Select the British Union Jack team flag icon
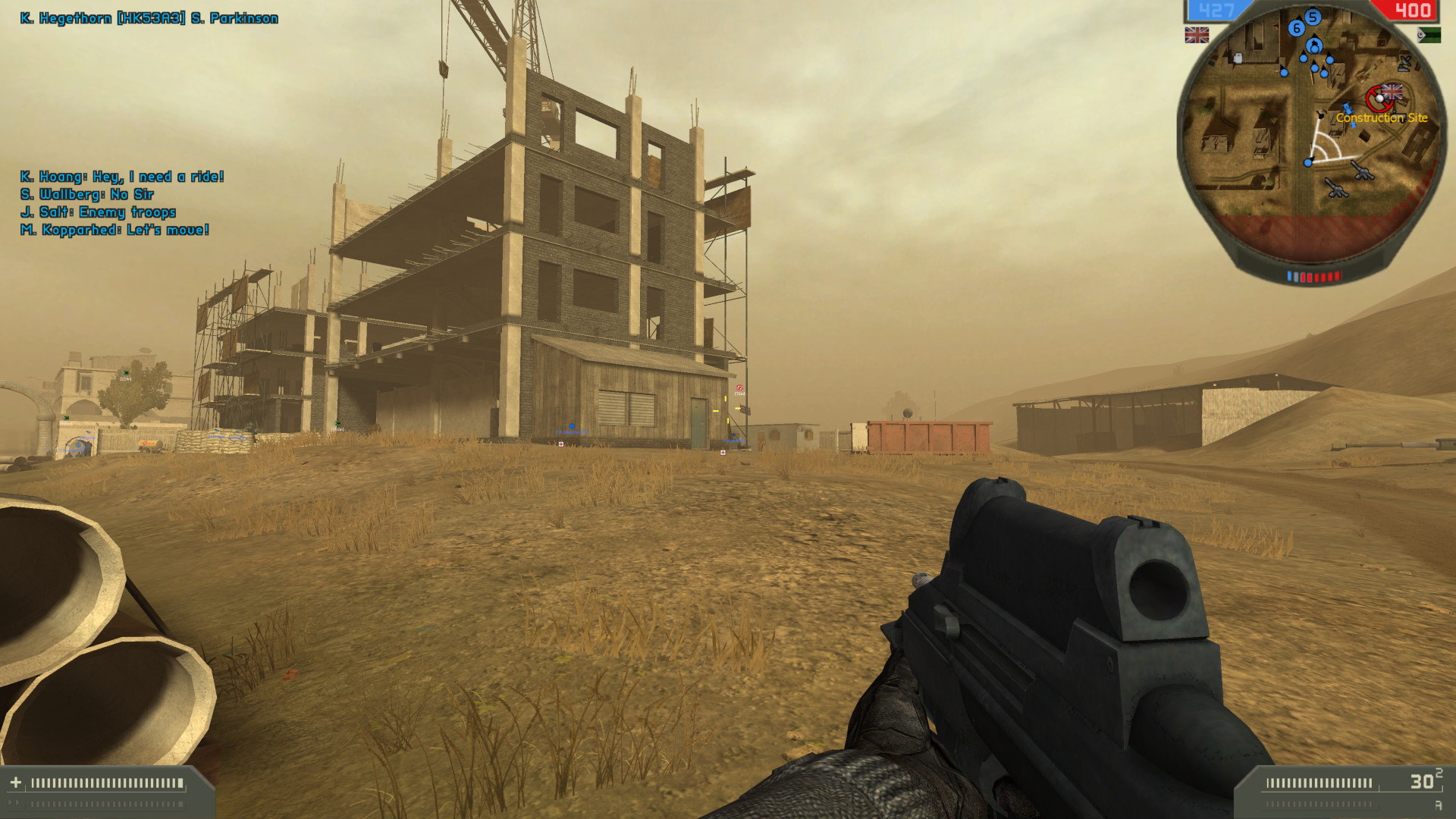Image resolution: width=1456 pixels, height=819 pixels. pyautogui.click(x=1197, y=34)
